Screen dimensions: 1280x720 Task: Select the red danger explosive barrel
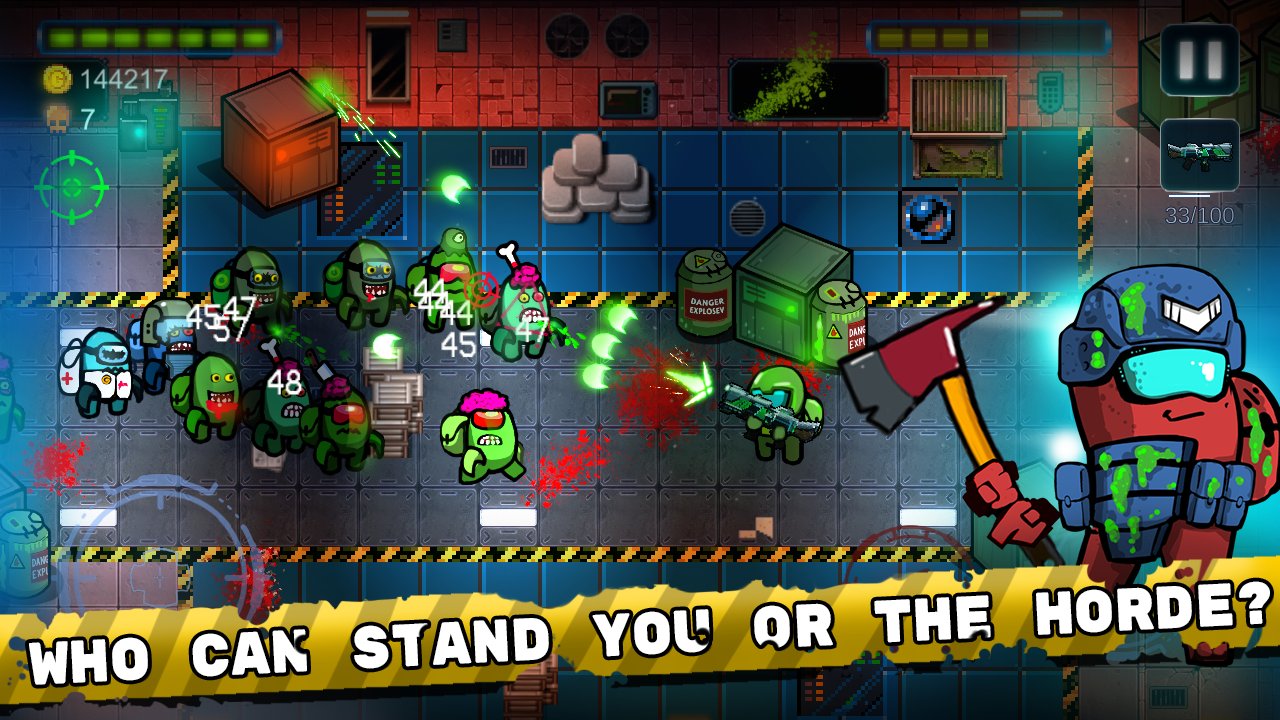(x=705, y=290)
